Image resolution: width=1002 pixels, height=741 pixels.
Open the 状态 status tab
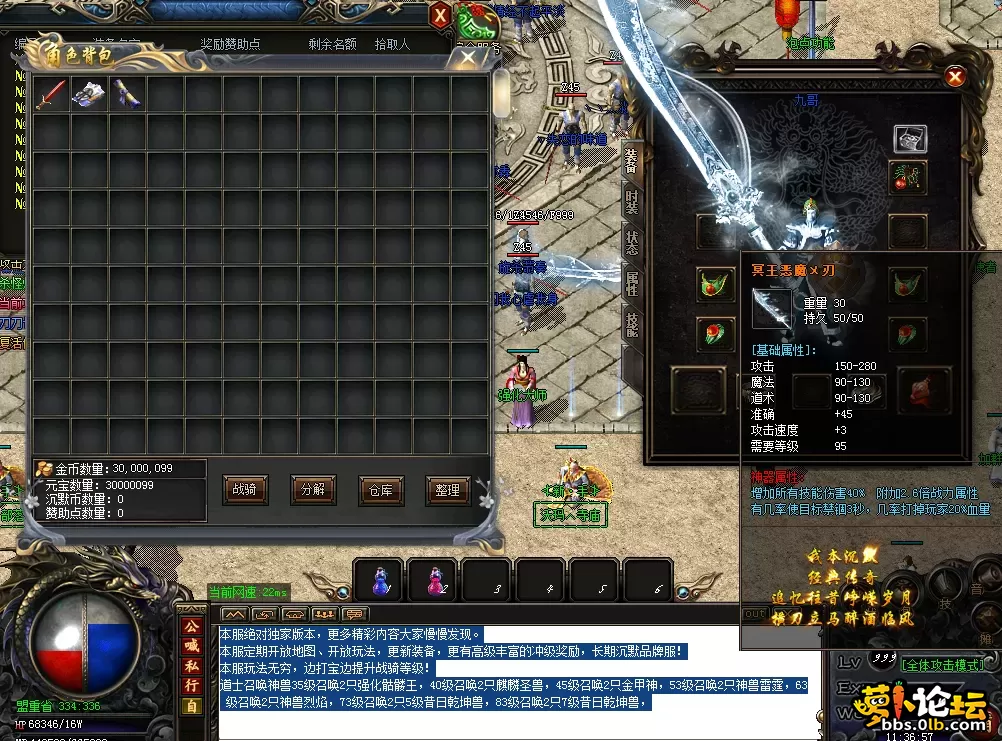[631, 242]
